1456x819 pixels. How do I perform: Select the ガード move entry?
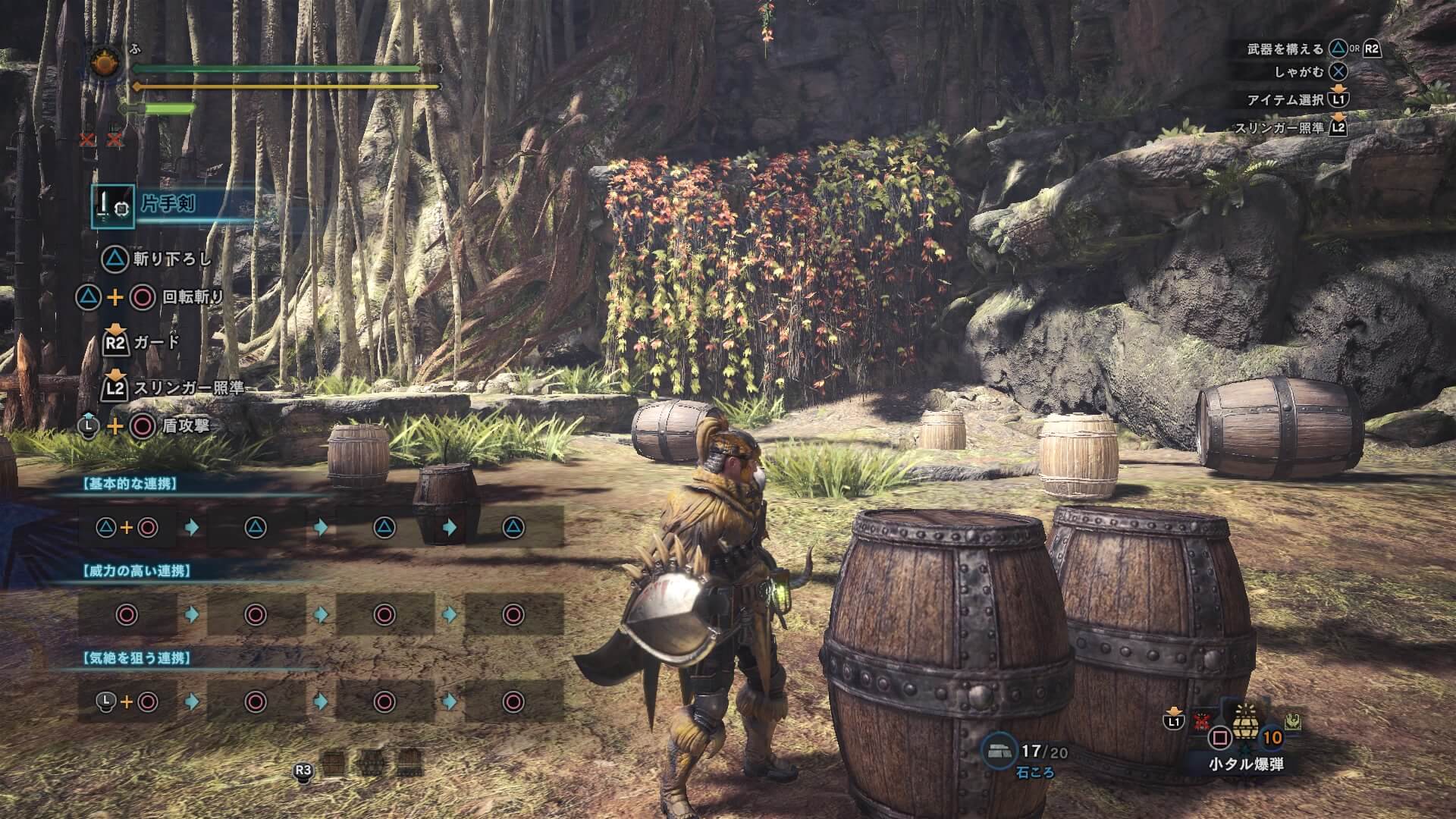pos(157,343)
